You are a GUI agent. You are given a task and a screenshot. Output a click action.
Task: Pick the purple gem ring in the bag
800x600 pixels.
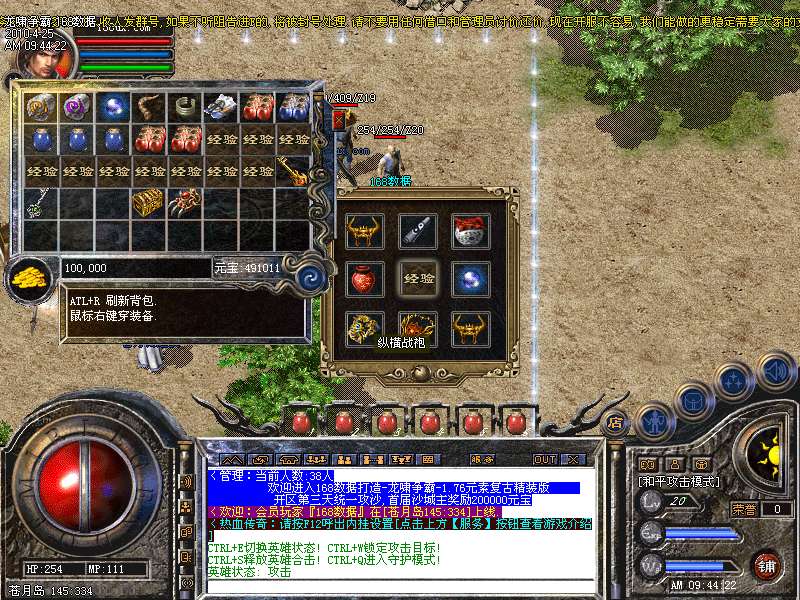pos(77,107)
